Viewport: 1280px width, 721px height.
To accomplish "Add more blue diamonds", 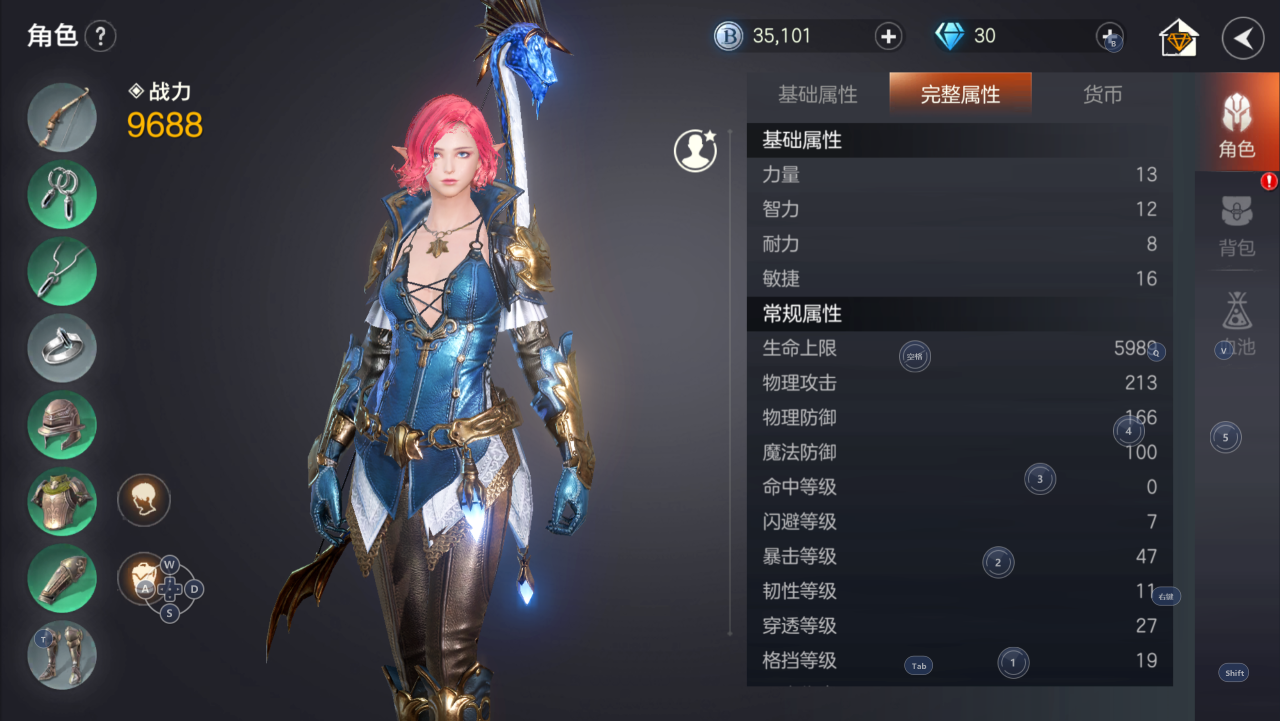I will point(1110,36).
